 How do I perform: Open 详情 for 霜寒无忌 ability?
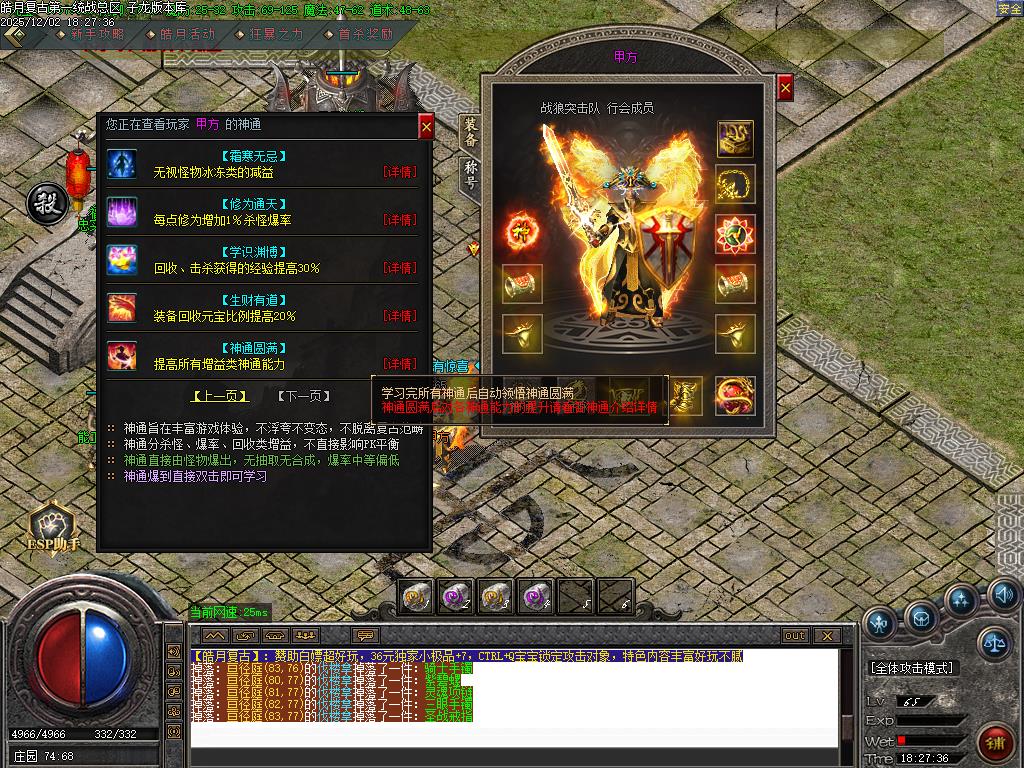tap(400, 172)
